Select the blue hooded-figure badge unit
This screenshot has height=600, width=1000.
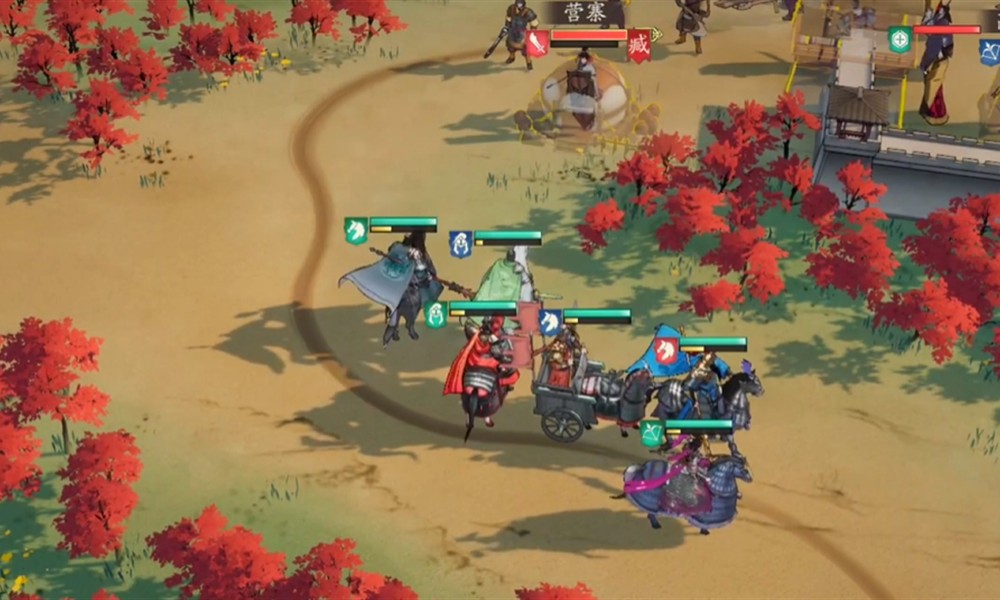(x=460, y=244)
